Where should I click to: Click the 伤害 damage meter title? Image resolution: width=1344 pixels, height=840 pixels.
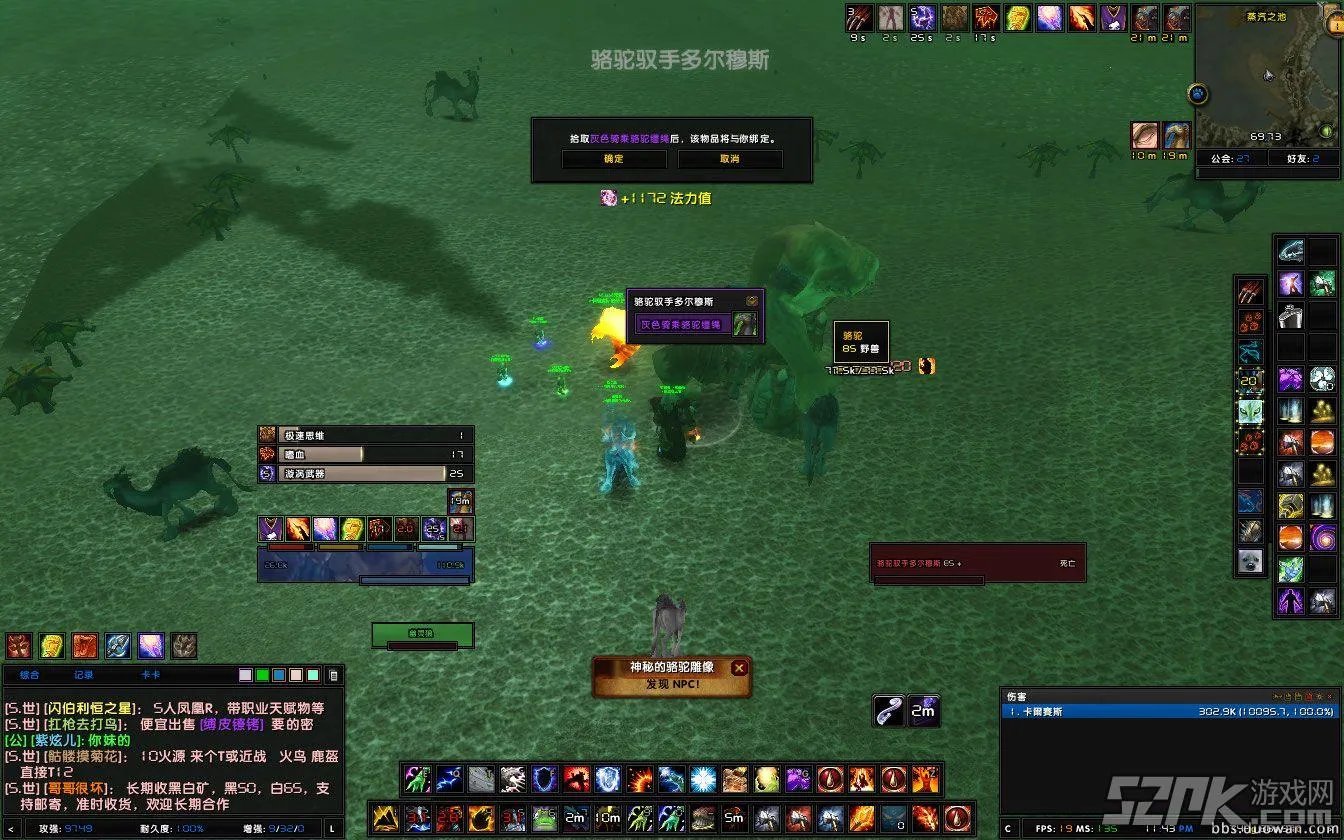(x=1016, y=696)
